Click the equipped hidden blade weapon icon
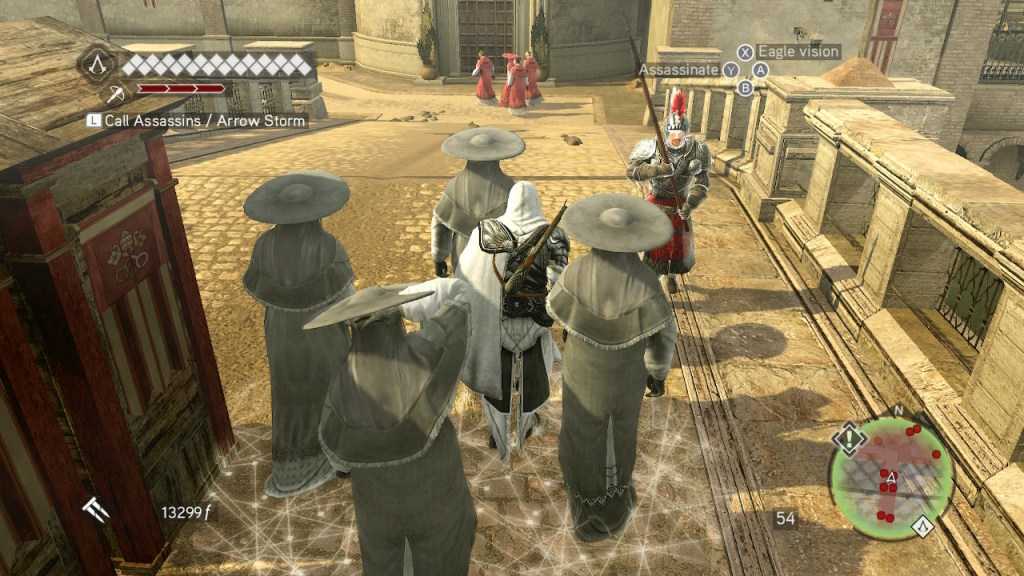Image resolution: width=1024 pixels, height=576 pixels. [96, 511]
